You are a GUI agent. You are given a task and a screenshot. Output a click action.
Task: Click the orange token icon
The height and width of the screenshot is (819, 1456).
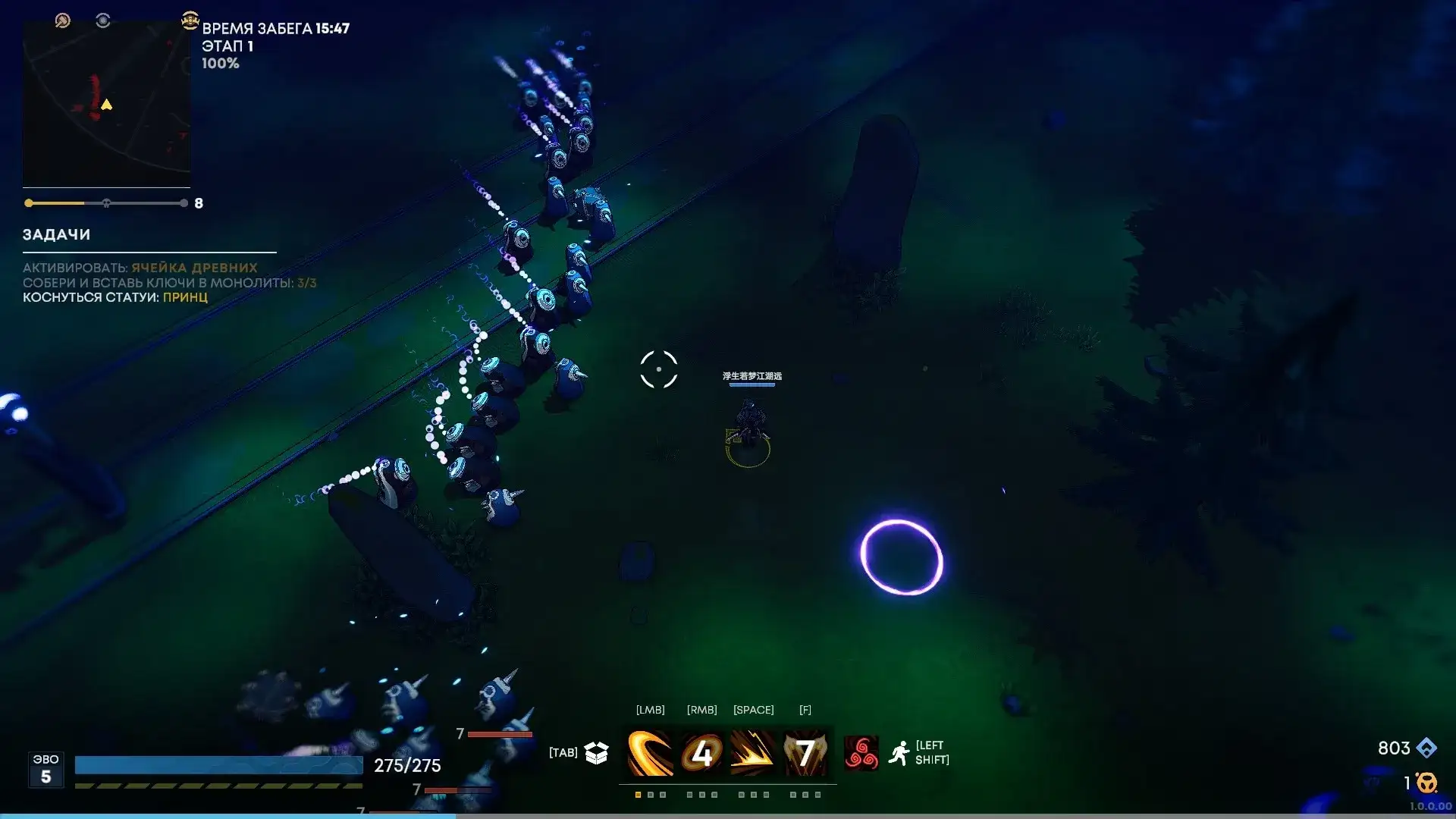[x=1426, y=783]
